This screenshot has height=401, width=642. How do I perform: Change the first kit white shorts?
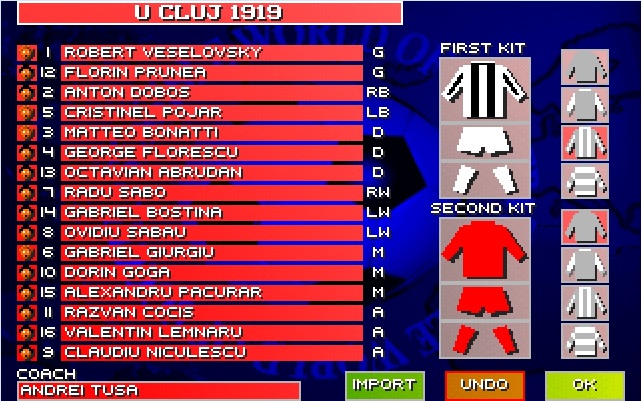tap(483, 143)
